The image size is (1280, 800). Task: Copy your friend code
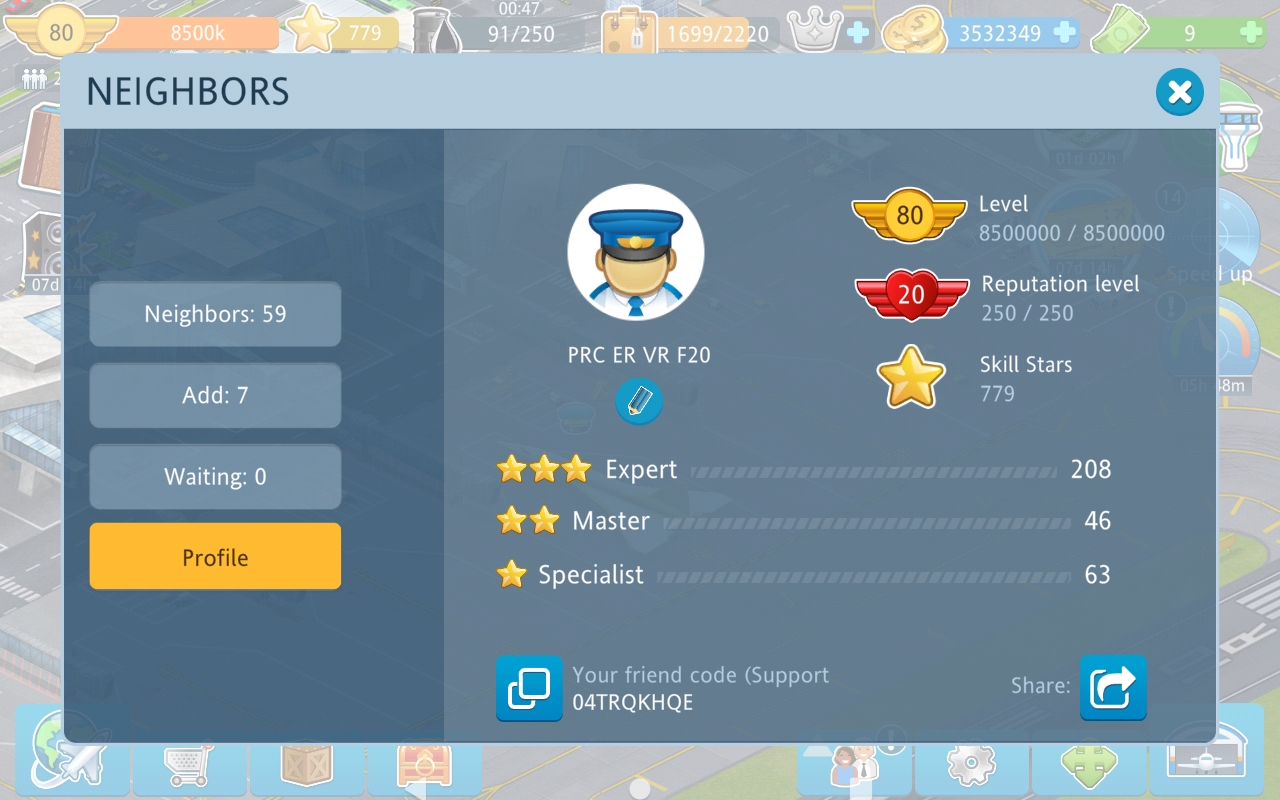pyautogui.click(x=529, y=688)
